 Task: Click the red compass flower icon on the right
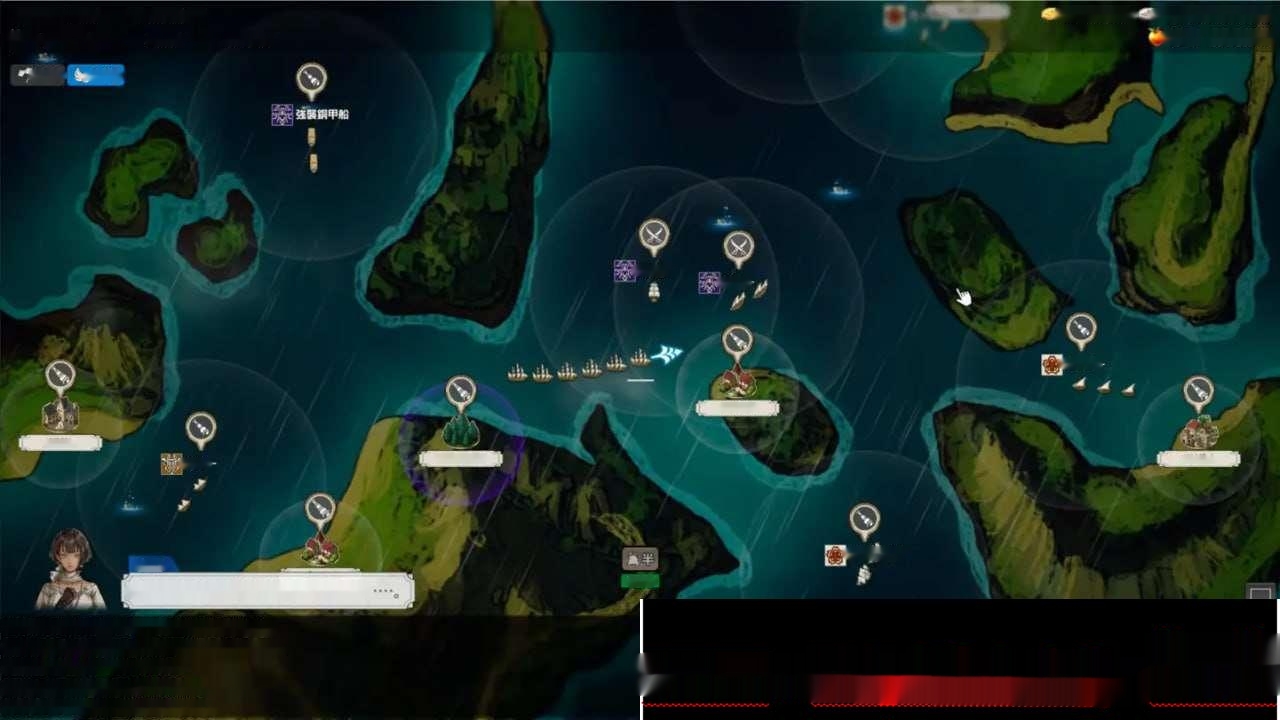click(x=1052, y=366)
